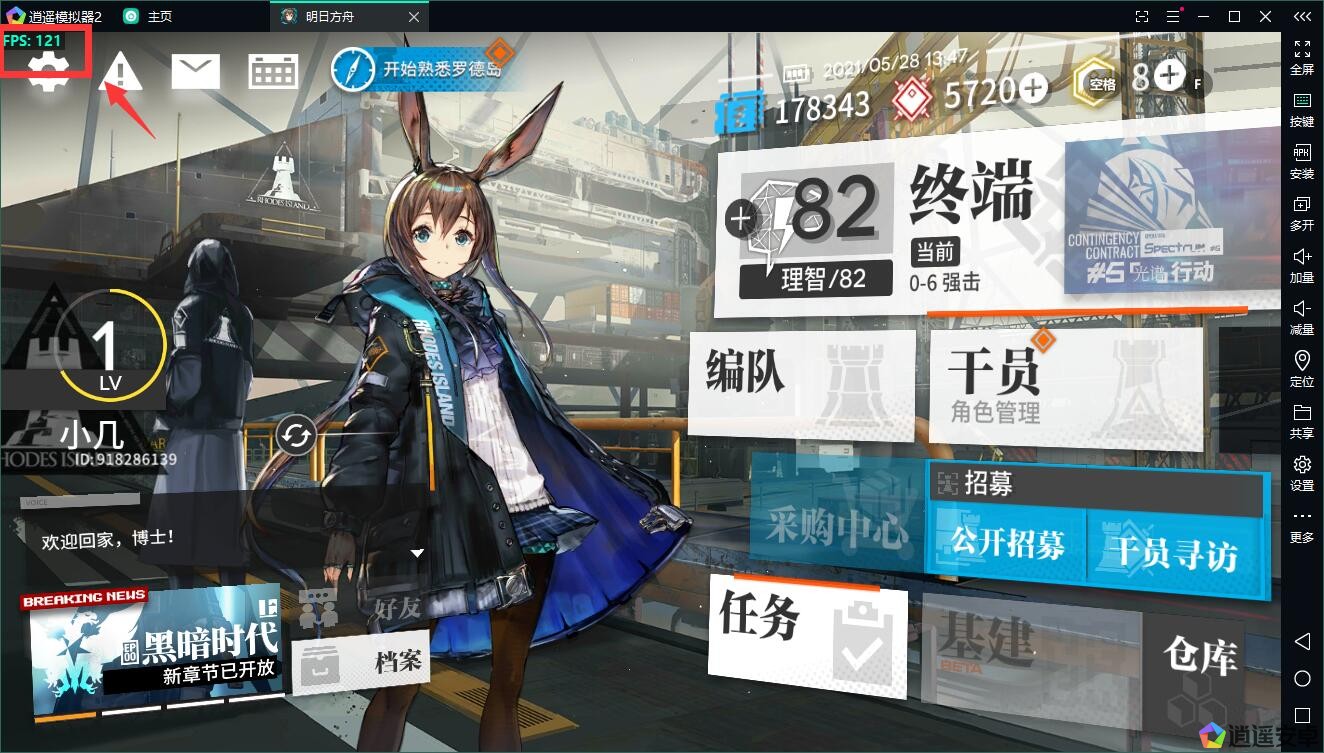1324x753 pixels.
Task: Enter the 终端 terminal menu
Action: 970,195
